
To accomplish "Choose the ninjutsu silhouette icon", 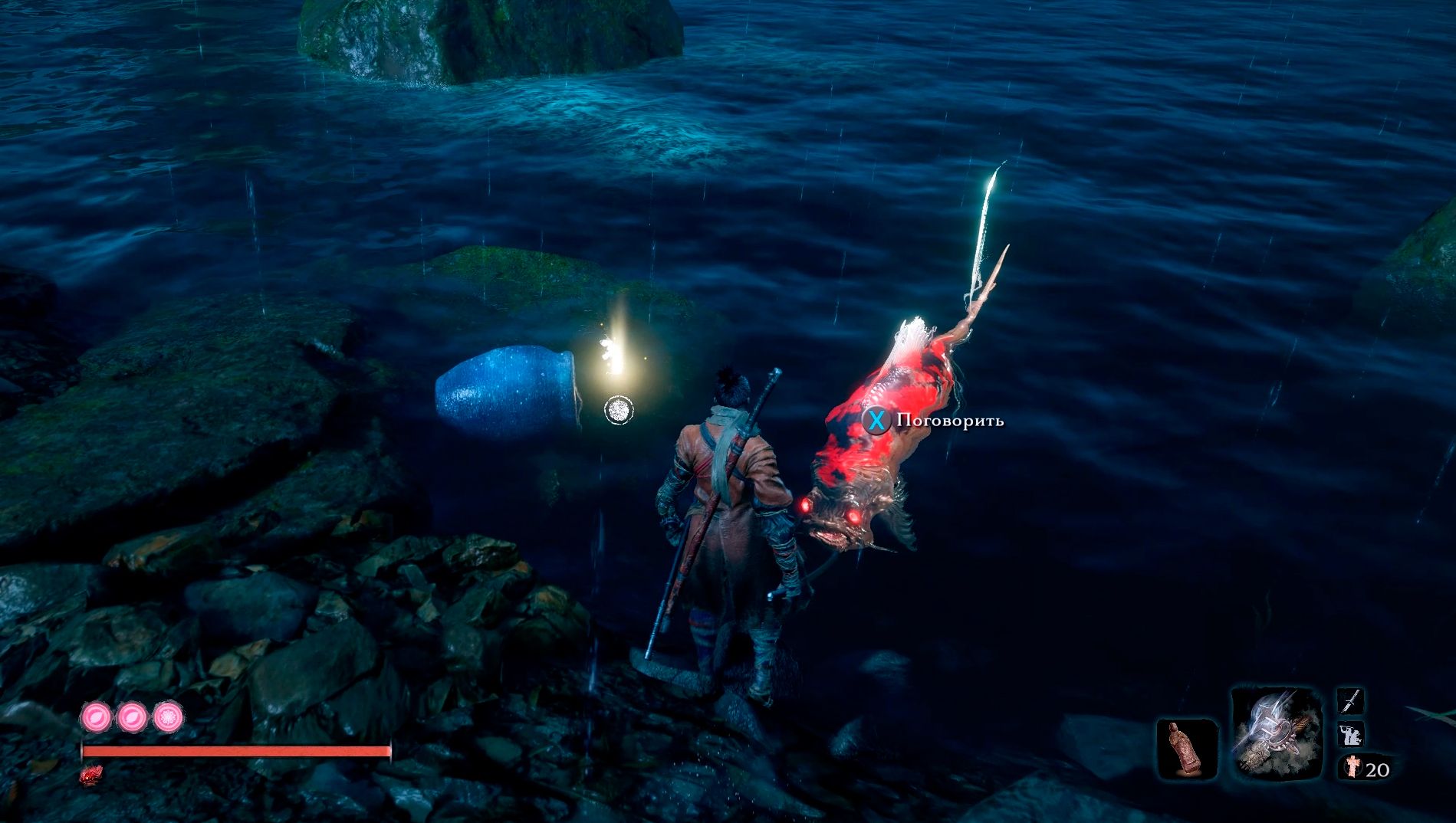I will click(1351, 733).
